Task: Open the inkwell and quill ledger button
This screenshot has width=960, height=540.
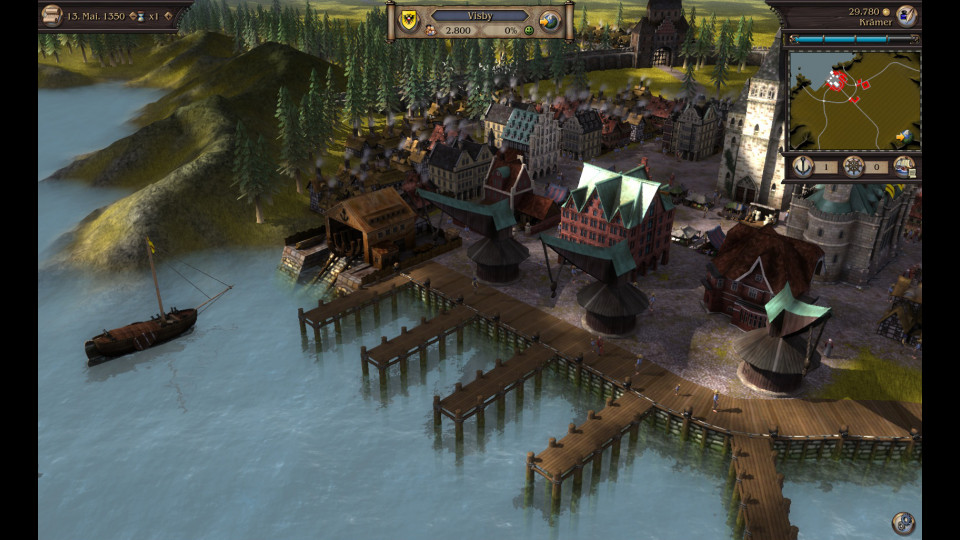Action: [906, 14]
